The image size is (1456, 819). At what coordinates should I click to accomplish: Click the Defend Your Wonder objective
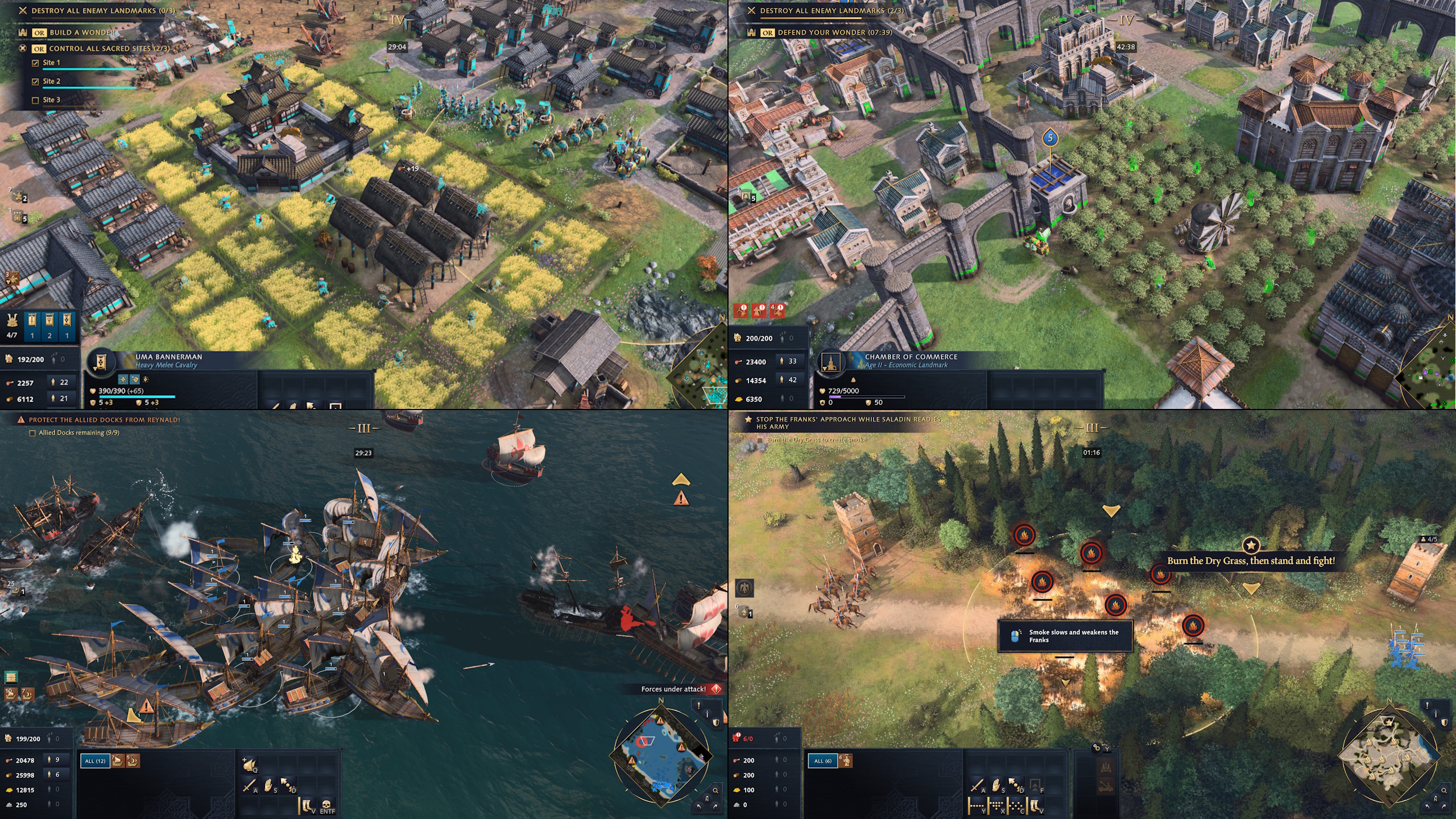pos(835,32)
